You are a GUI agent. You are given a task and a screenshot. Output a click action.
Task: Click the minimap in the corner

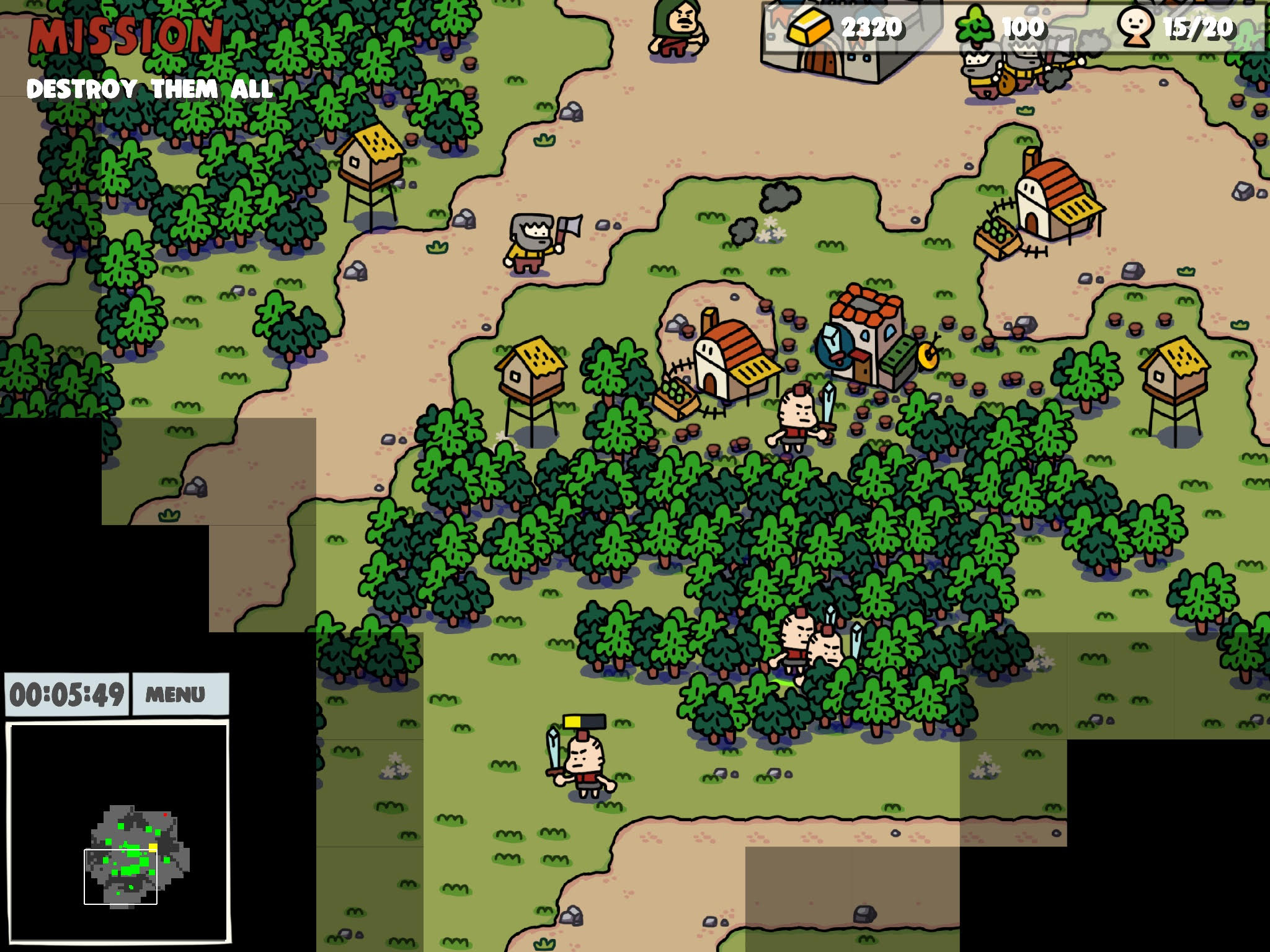point(118,832)
